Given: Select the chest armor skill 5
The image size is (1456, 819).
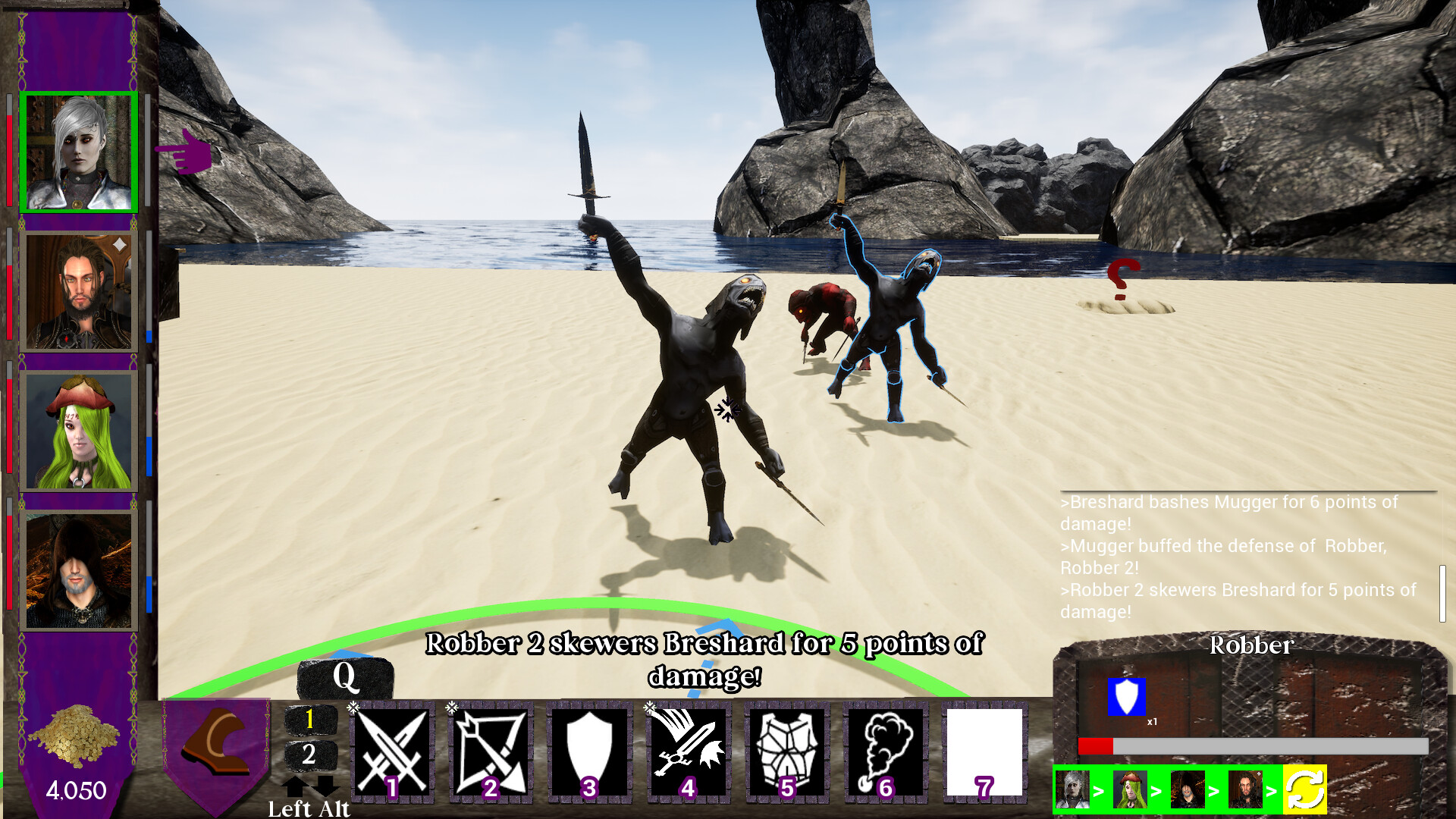Looking at the screenshot, I should pyautogui.click(x=786, y=751).
